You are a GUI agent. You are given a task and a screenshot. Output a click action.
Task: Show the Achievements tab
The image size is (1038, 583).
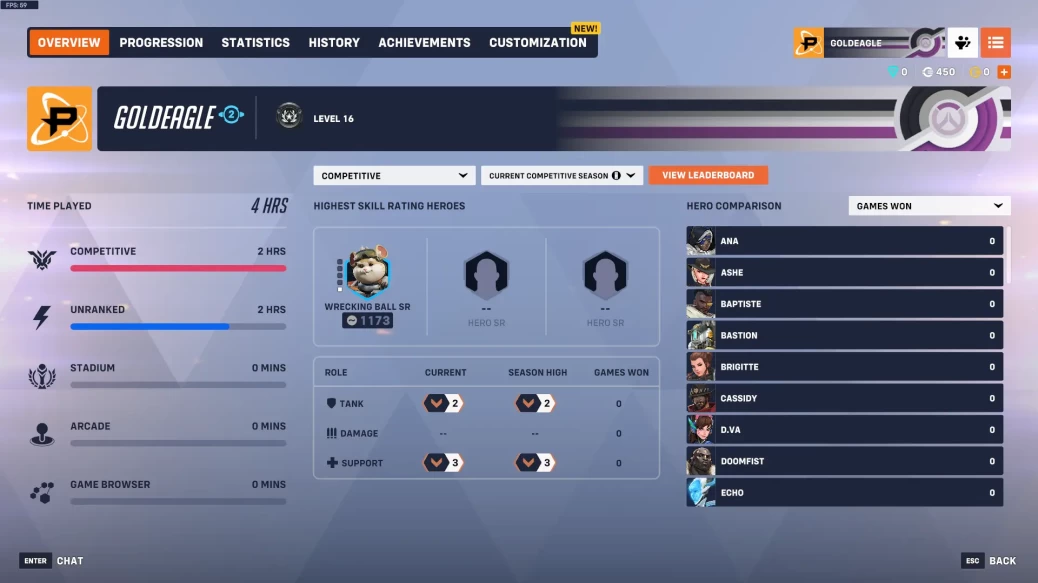click(424, 42)
